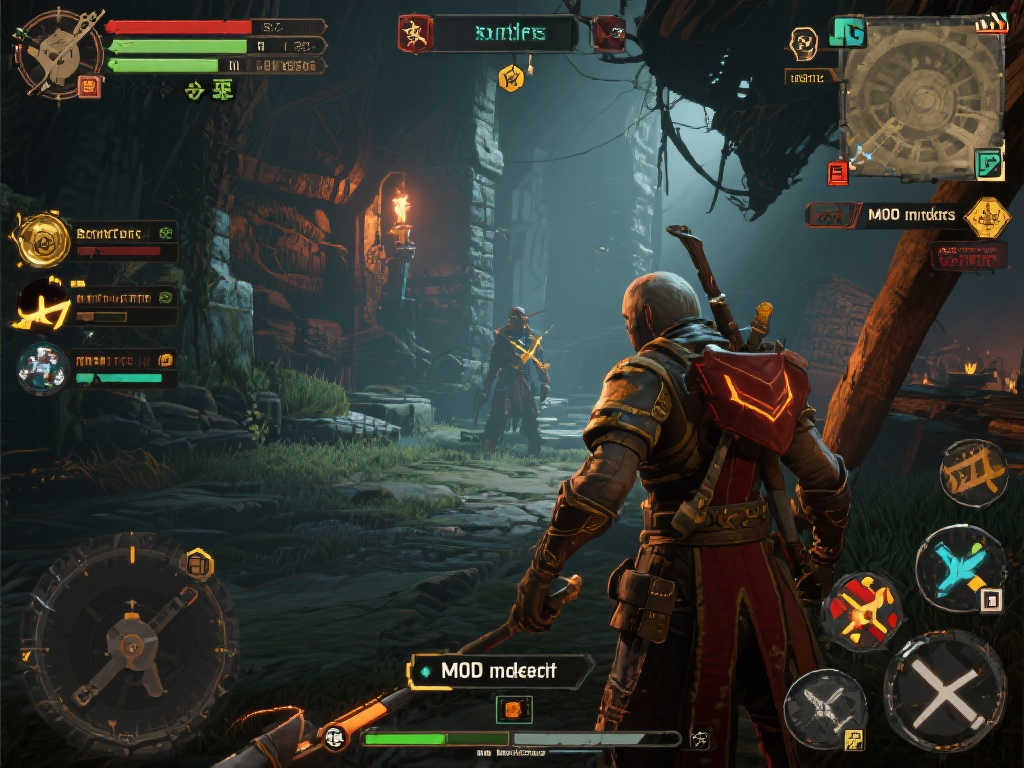1024x768 pixels.
Task: Click the MOD prompt banner at bottom center
Action: [500, 670]
